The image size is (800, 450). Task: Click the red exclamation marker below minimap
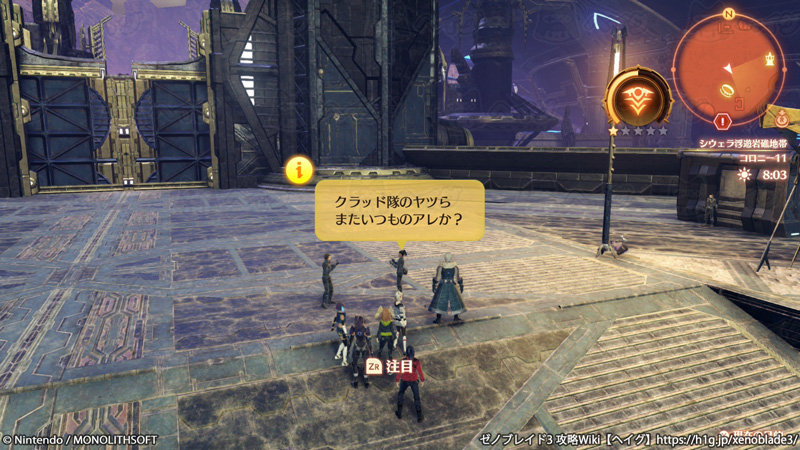tap(723, 121)
